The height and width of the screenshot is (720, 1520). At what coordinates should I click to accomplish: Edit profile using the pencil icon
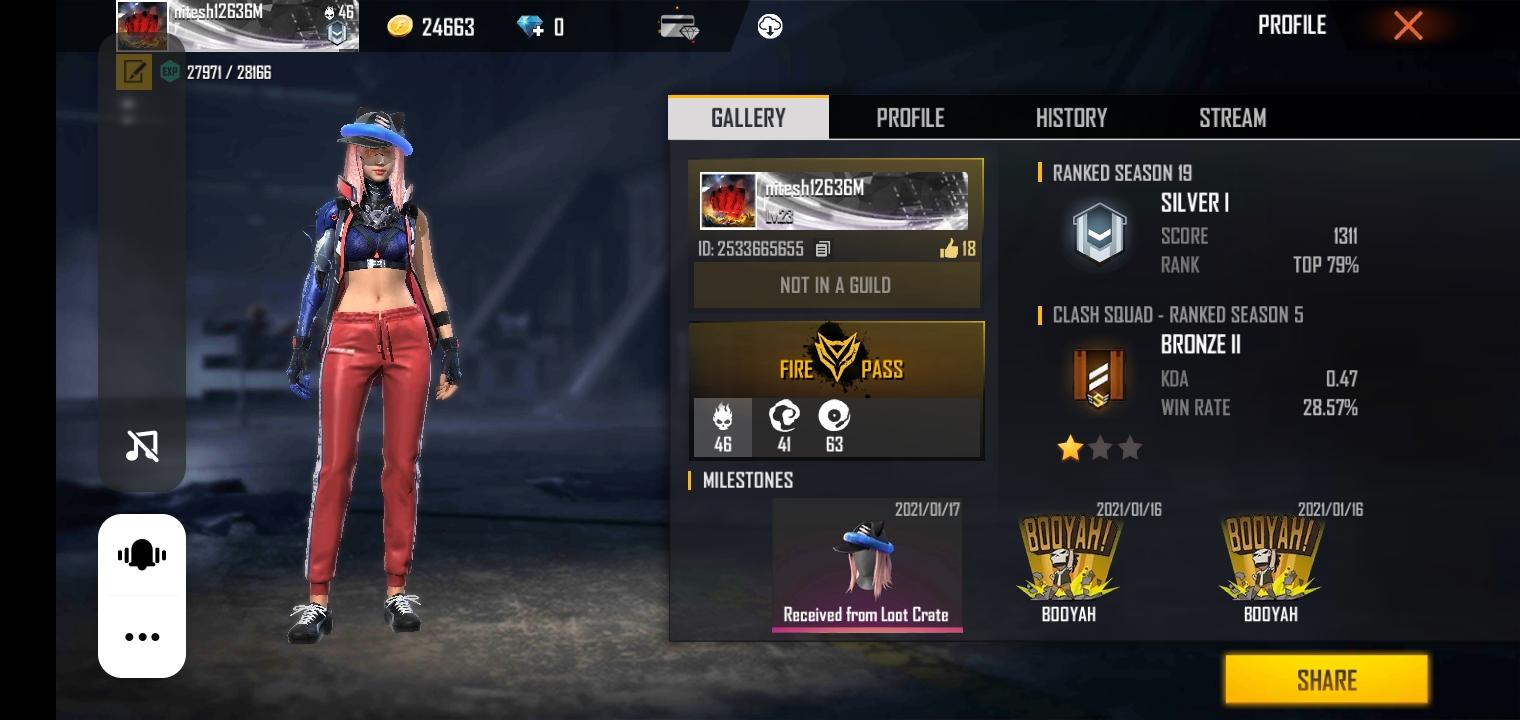coord(134,72)
